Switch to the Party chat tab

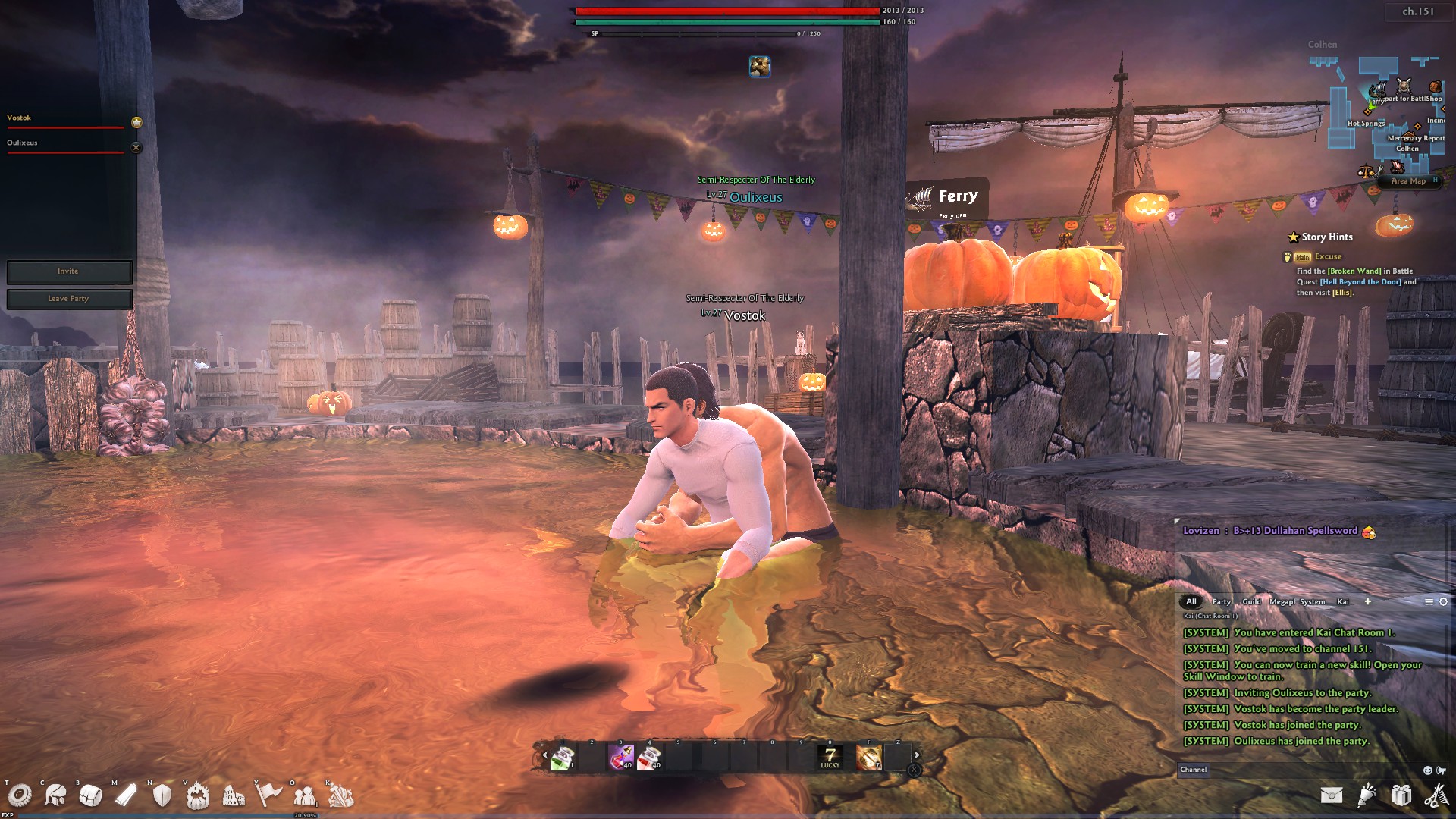point(1222,601)
